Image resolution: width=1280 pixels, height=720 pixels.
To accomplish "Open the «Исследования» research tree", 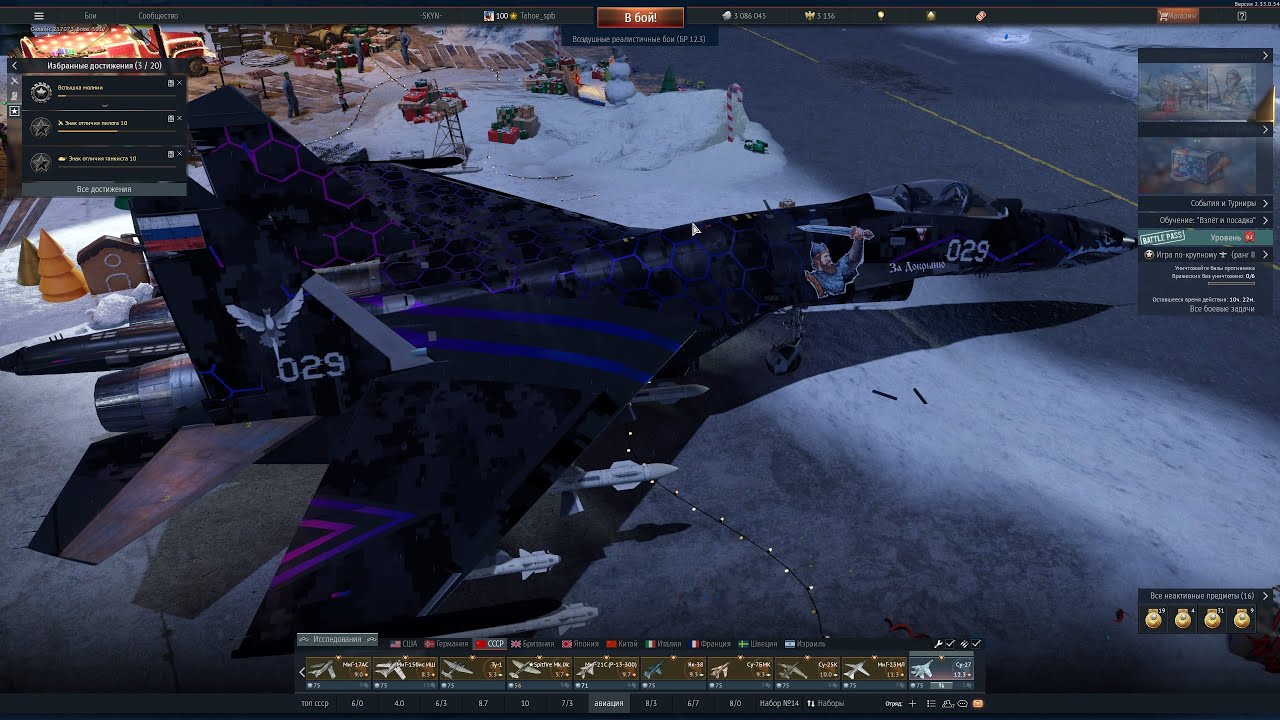I will tap(337, 639).
